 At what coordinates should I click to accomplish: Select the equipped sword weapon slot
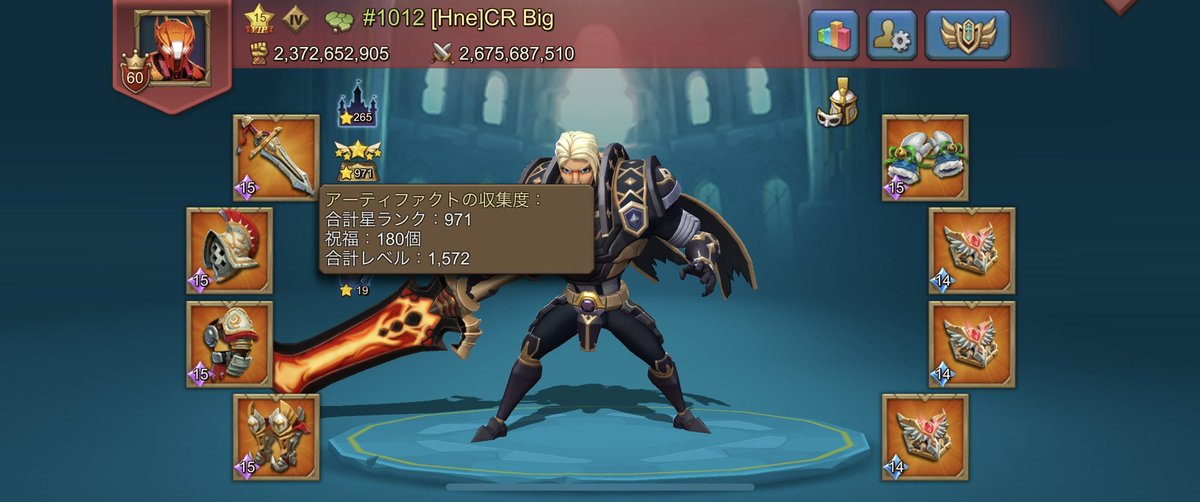pos(276,157)
